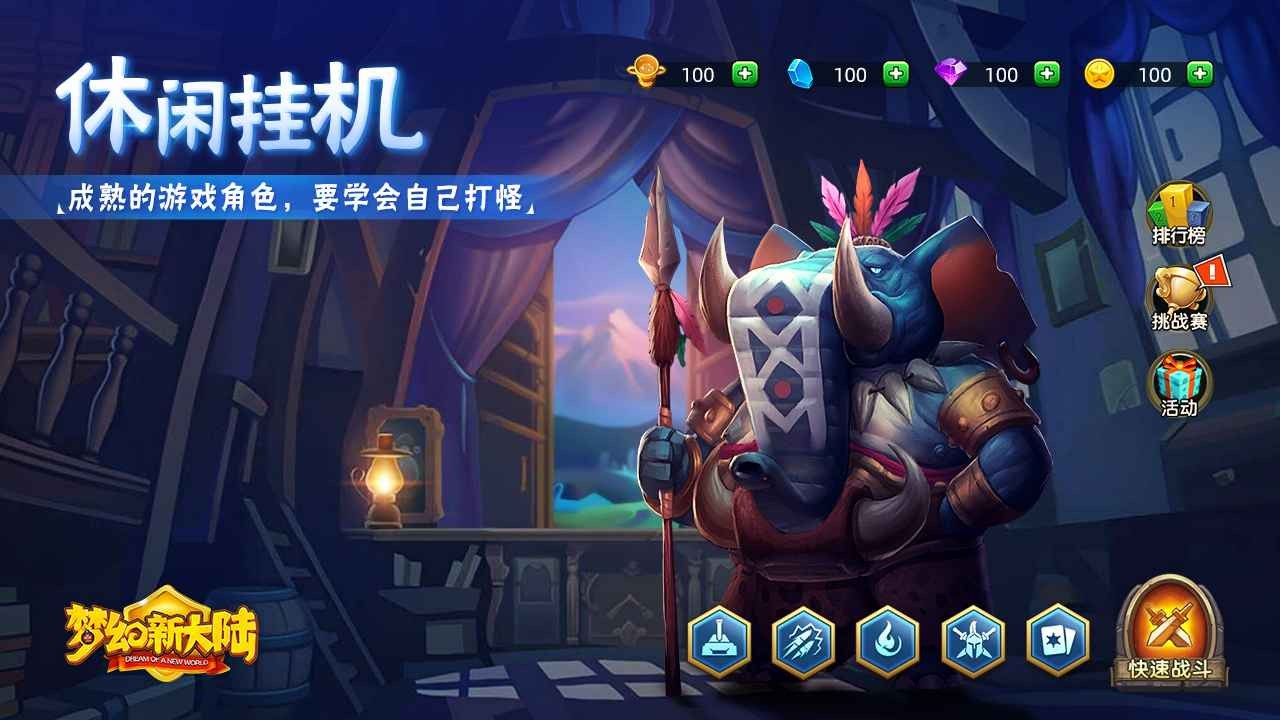The height and width of the screenshot is (720, 1280).
Task: Expand the gold coin purchase panel
Action: (x=747, y=72)
